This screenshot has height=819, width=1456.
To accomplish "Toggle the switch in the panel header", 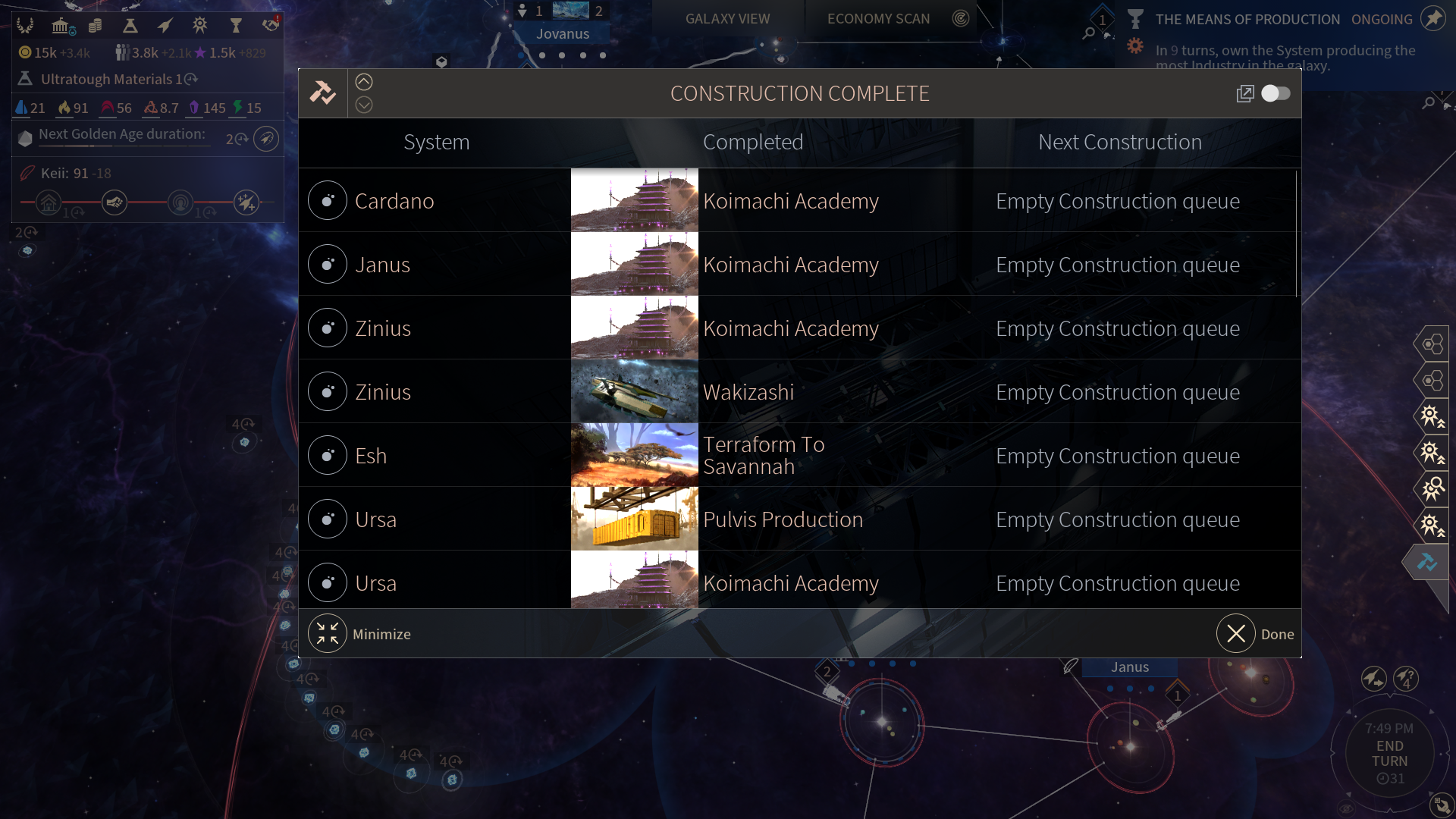I will tap(1276, 93).
